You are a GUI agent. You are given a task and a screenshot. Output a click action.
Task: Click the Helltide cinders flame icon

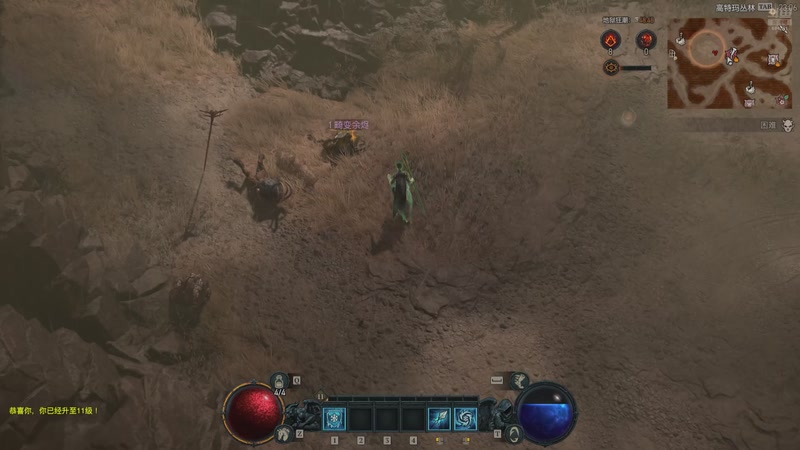(611, 39)
